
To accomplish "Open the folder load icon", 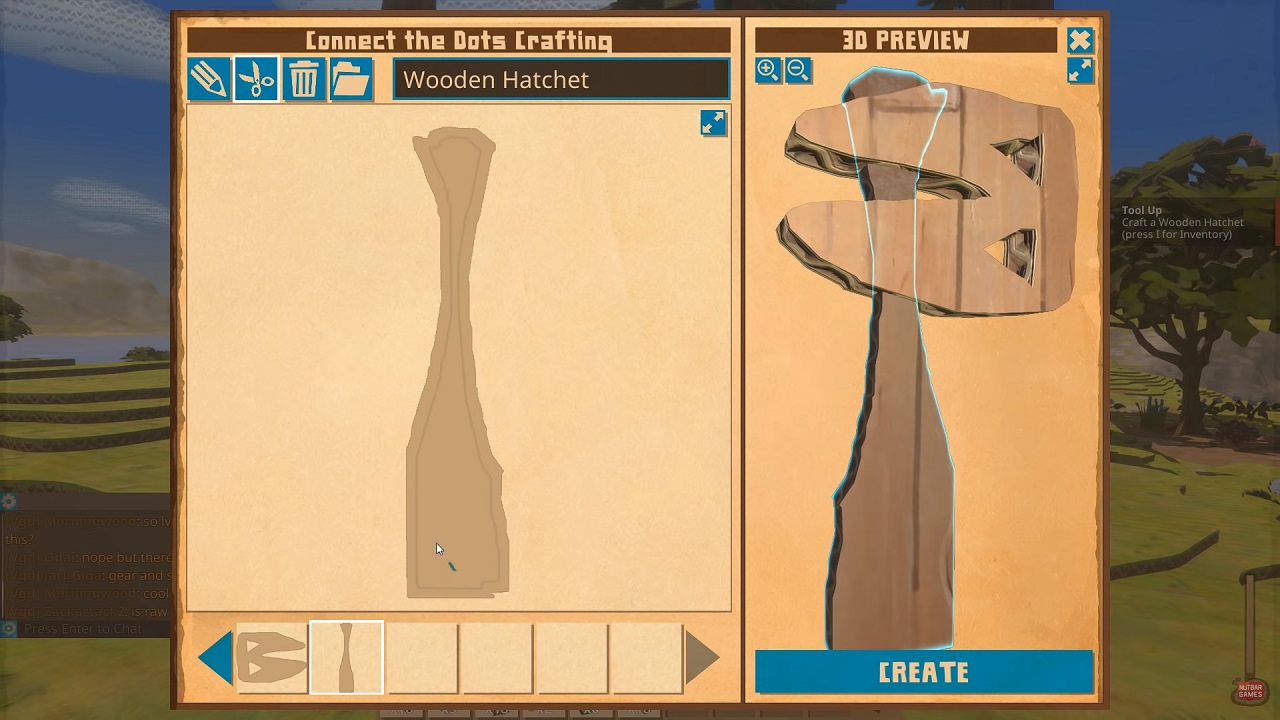I will [x=351, y=79].
